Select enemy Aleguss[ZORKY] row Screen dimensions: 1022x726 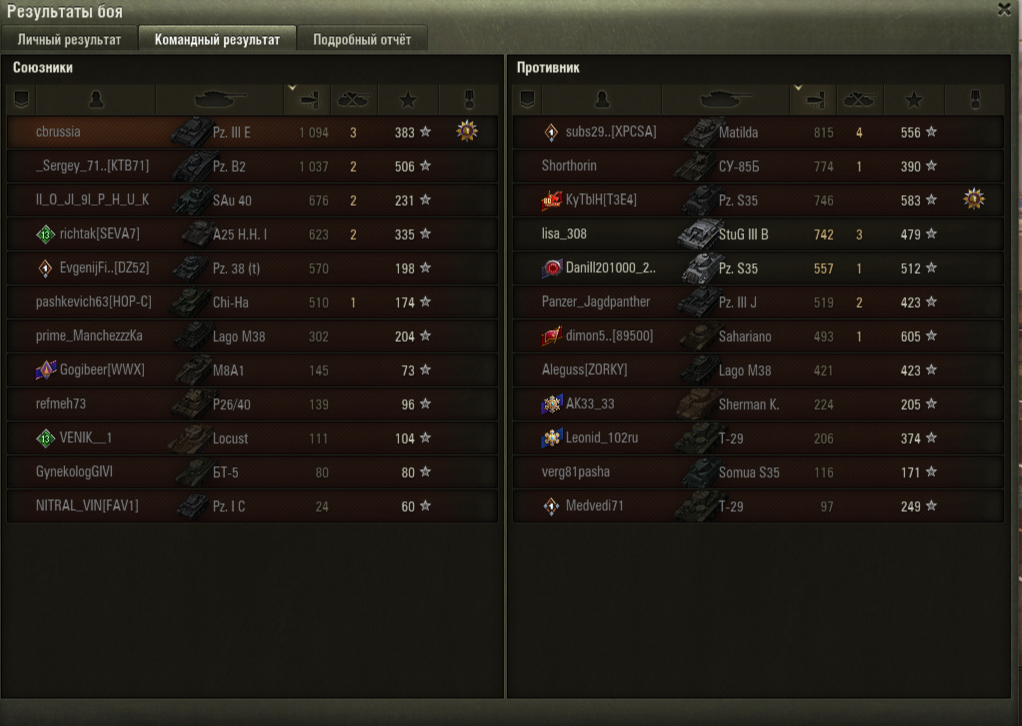point(584,370)
